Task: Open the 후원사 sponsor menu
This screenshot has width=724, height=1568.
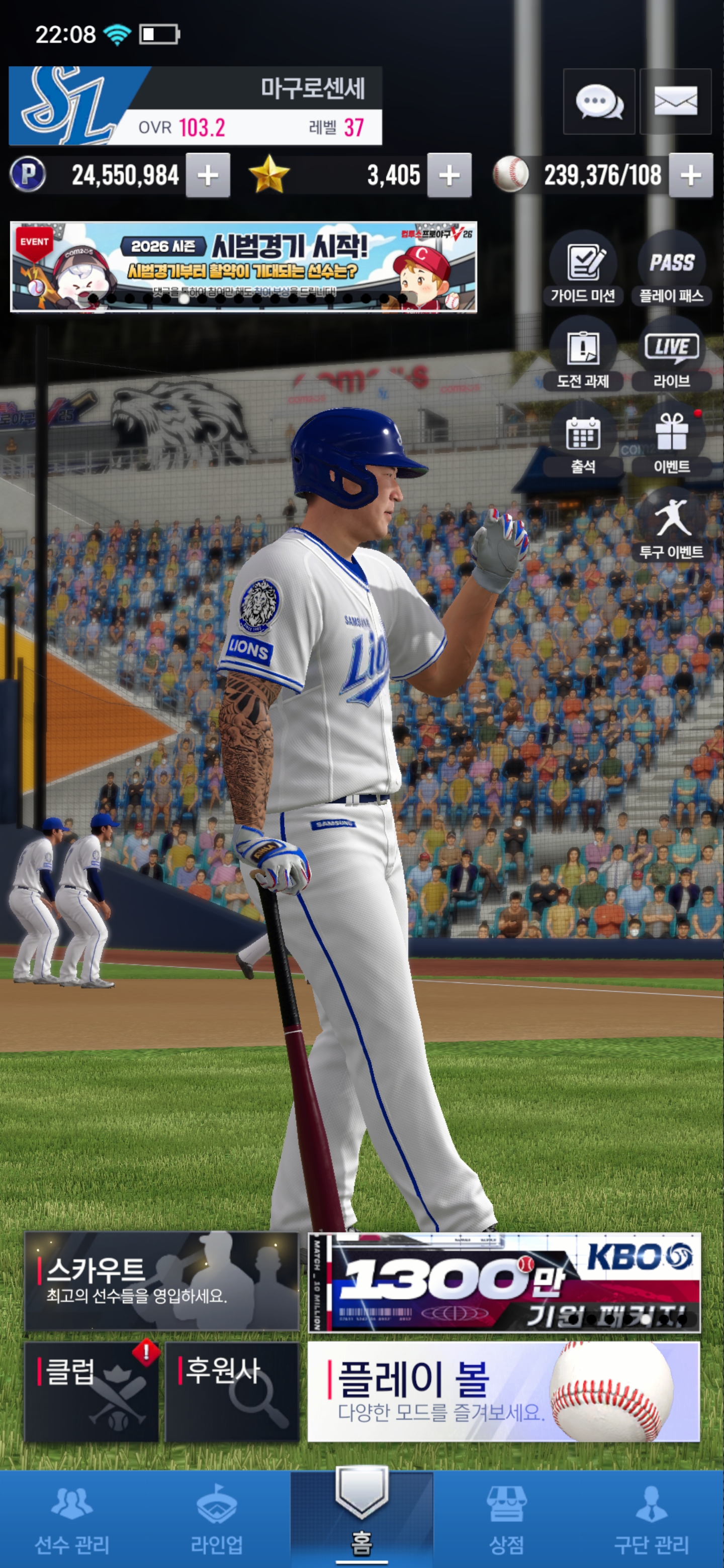Action: click(x=232, y=1392)
